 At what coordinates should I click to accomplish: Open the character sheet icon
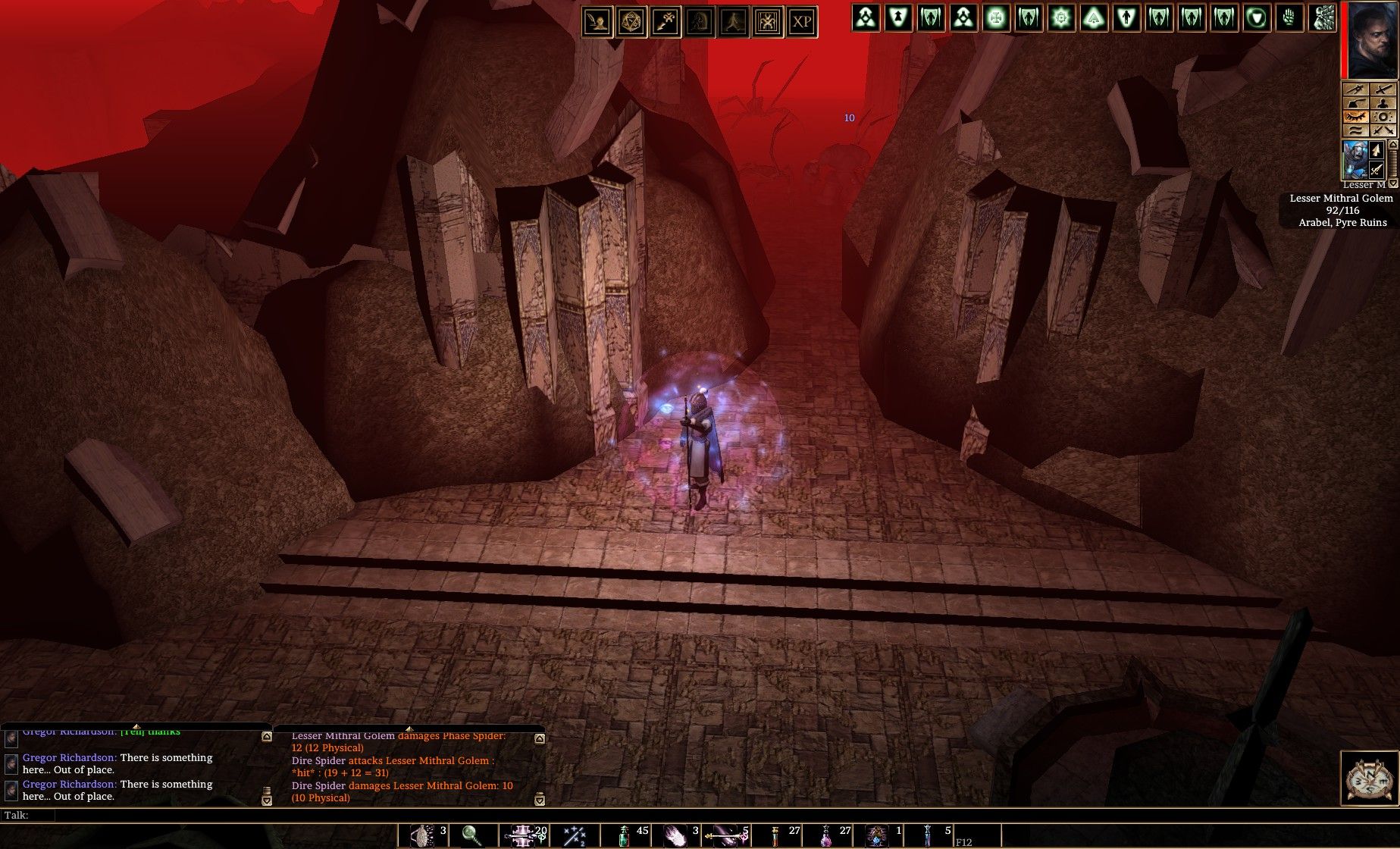point(597,22)
